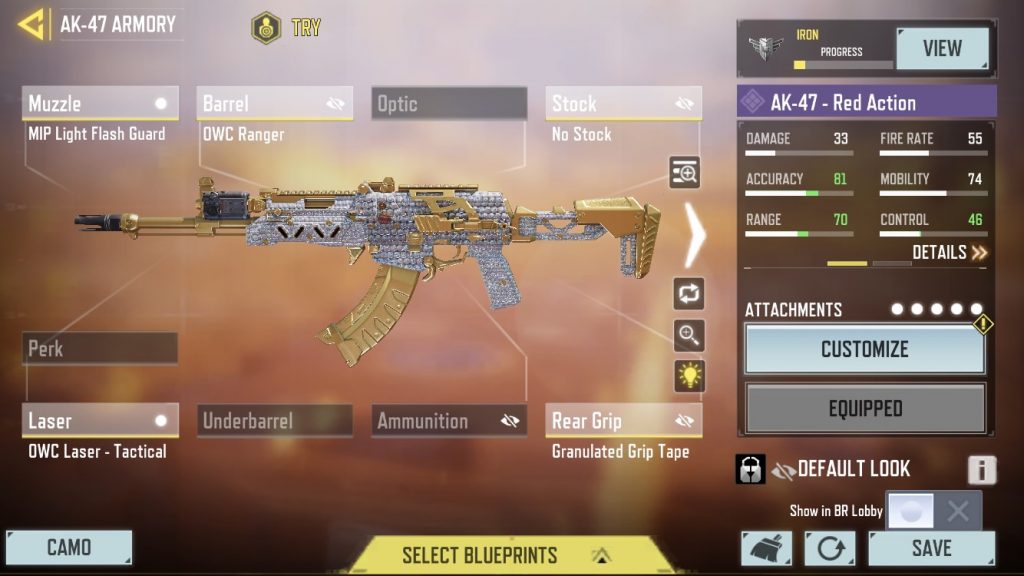Select the Muzzle attachment slot
Viewport: 1024px width, 576px height.
(x=100, y=103)
